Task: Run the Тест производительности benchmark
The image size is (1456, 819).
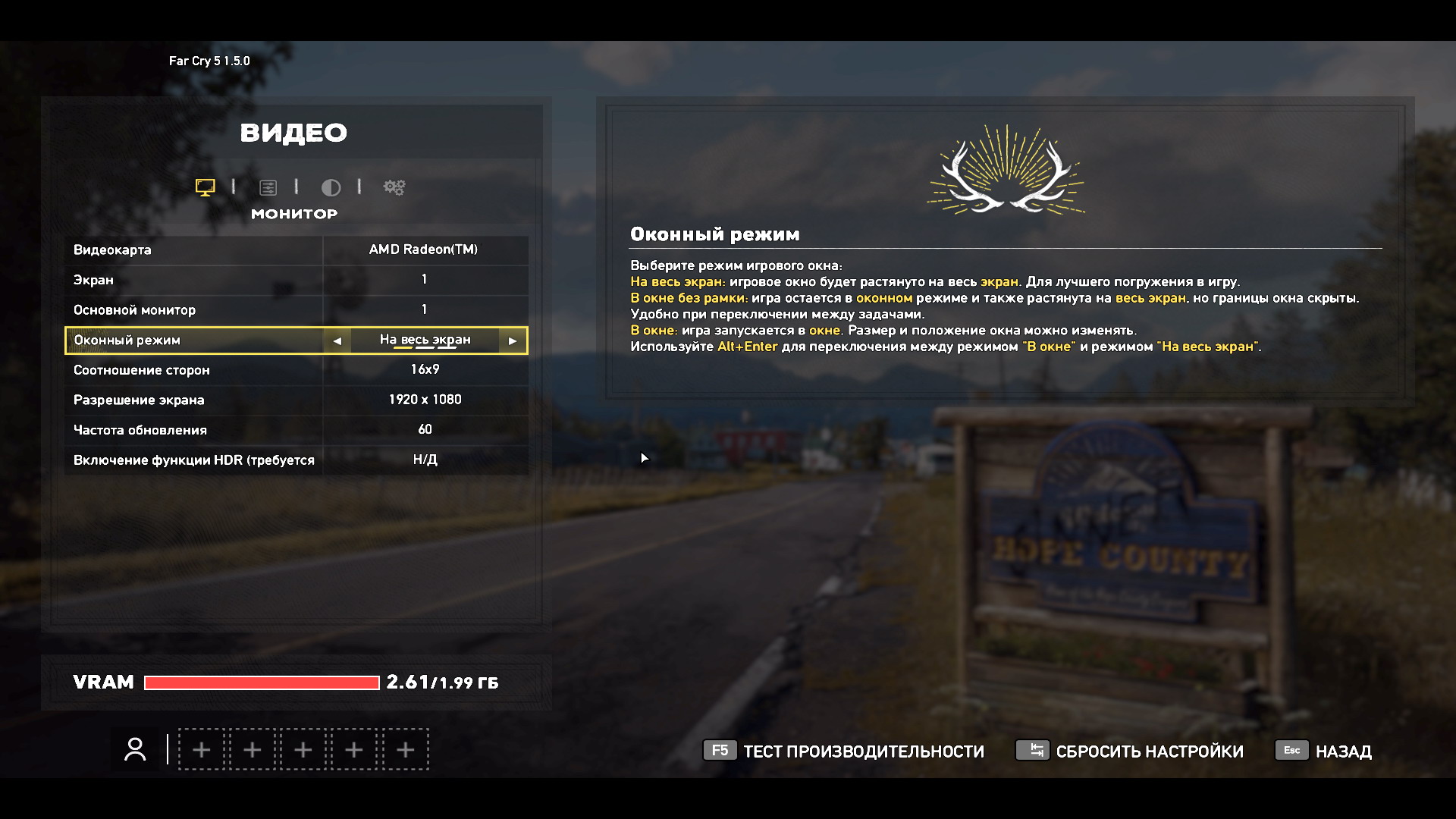Action: point(843,751)
